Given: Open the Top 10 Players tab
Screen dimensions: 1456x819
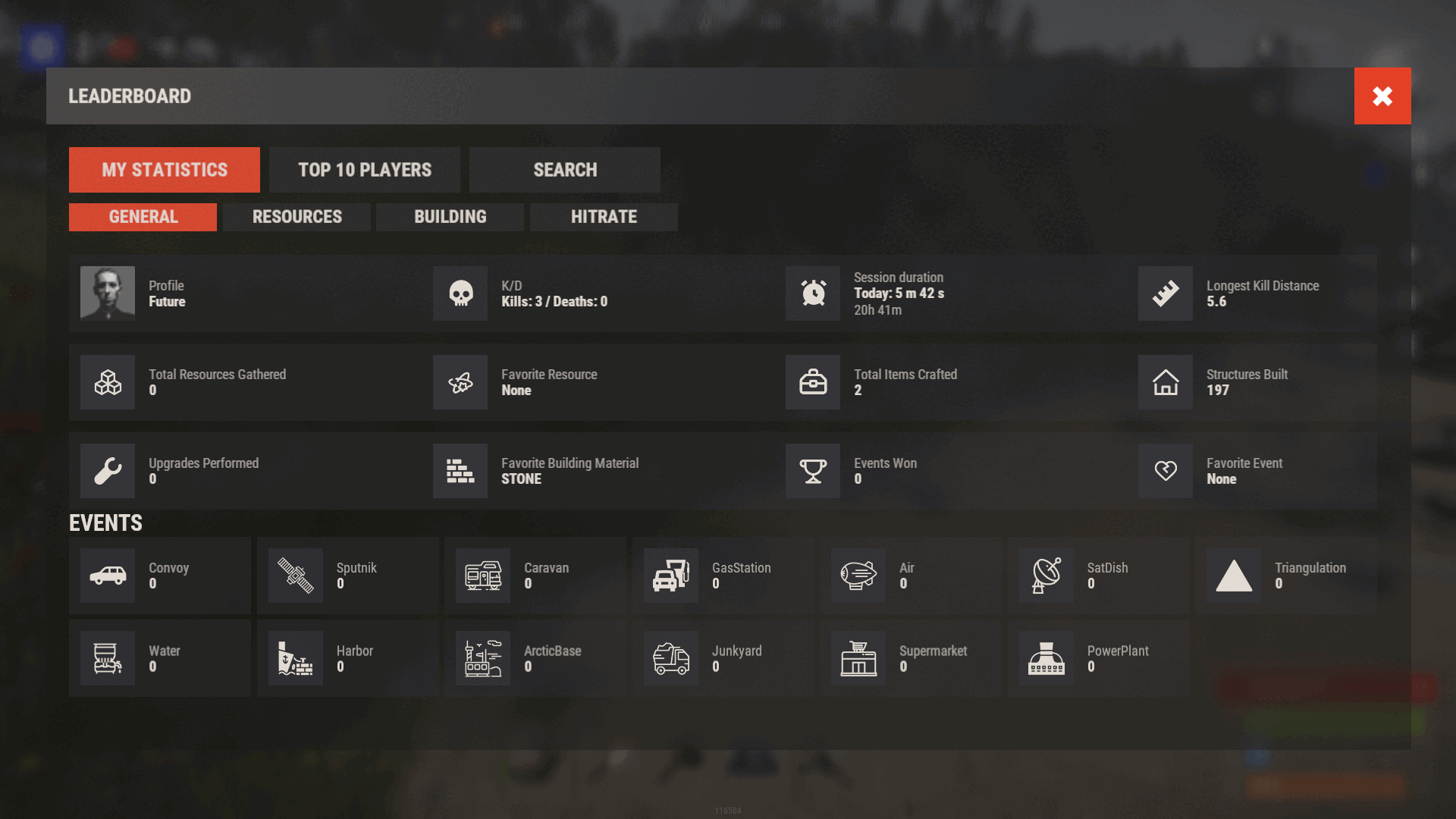Looking at the screenshot, I should click(364, 170).
